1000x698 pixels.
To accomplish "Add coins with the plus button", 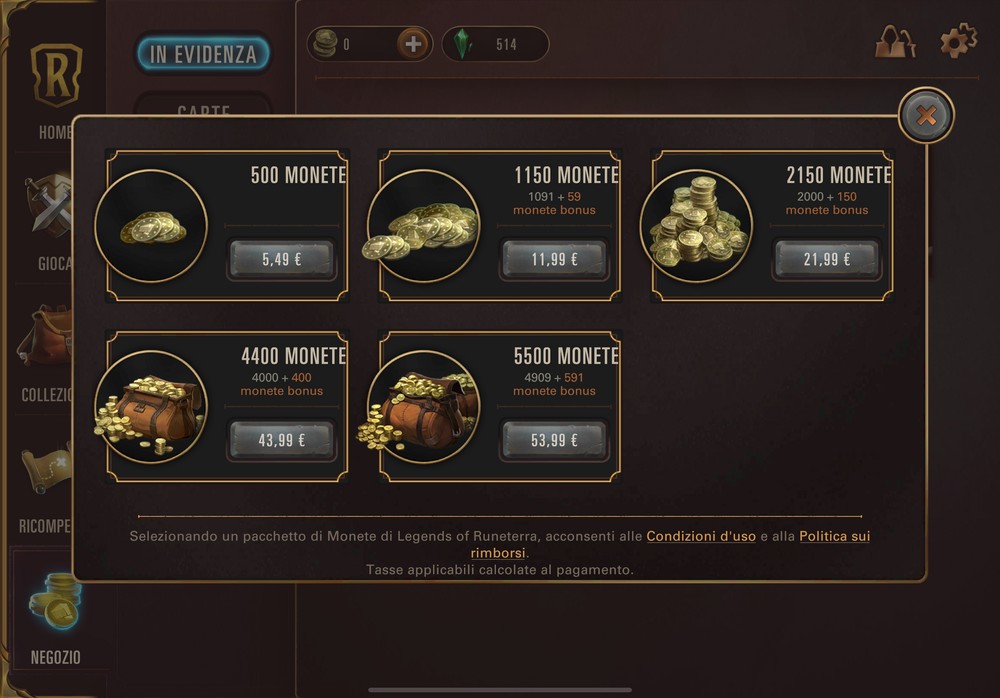I will [413, 44].
